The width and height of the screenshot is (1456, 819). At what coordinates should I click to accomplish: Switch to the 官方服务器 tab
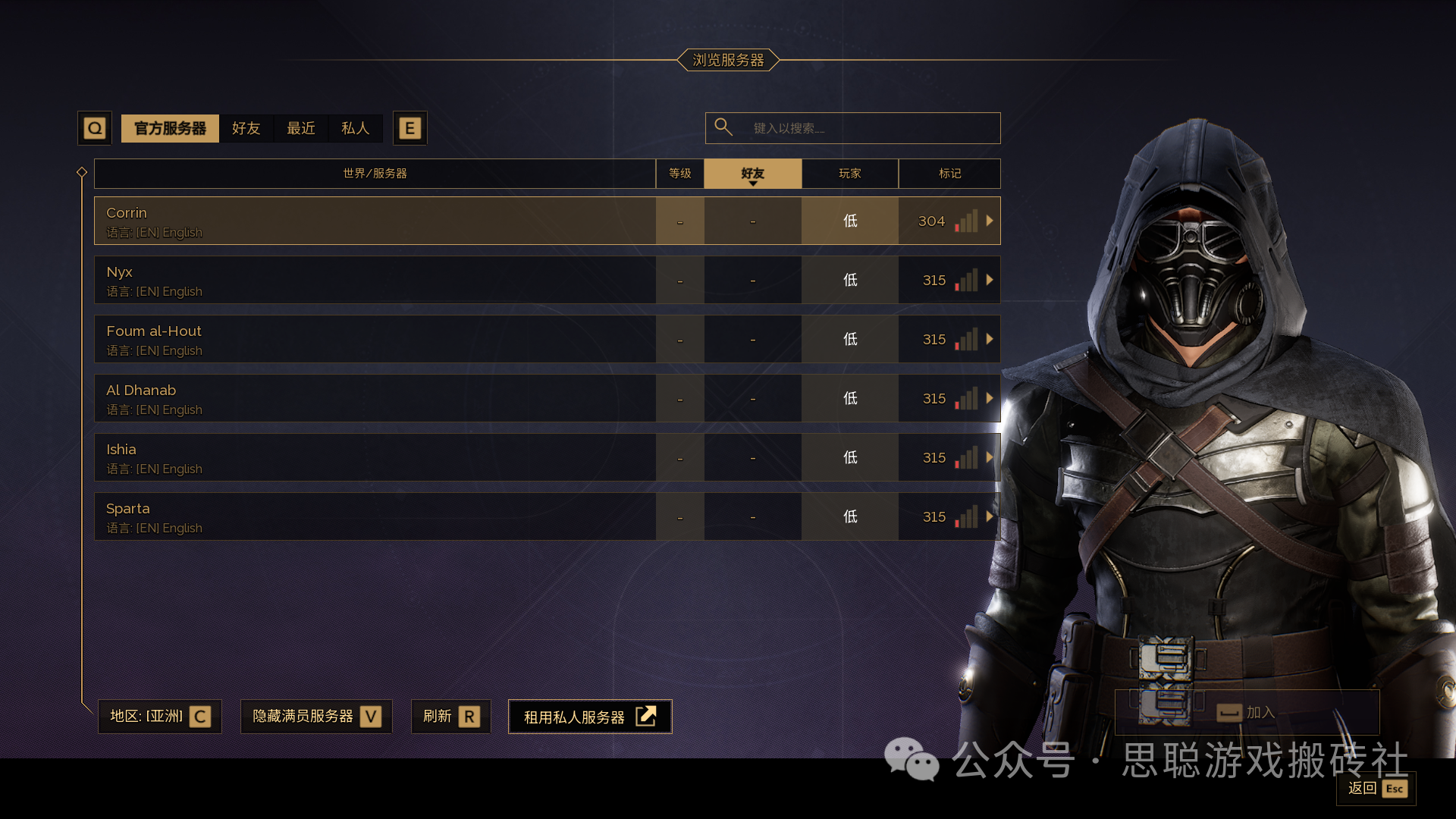click(170, 128)
